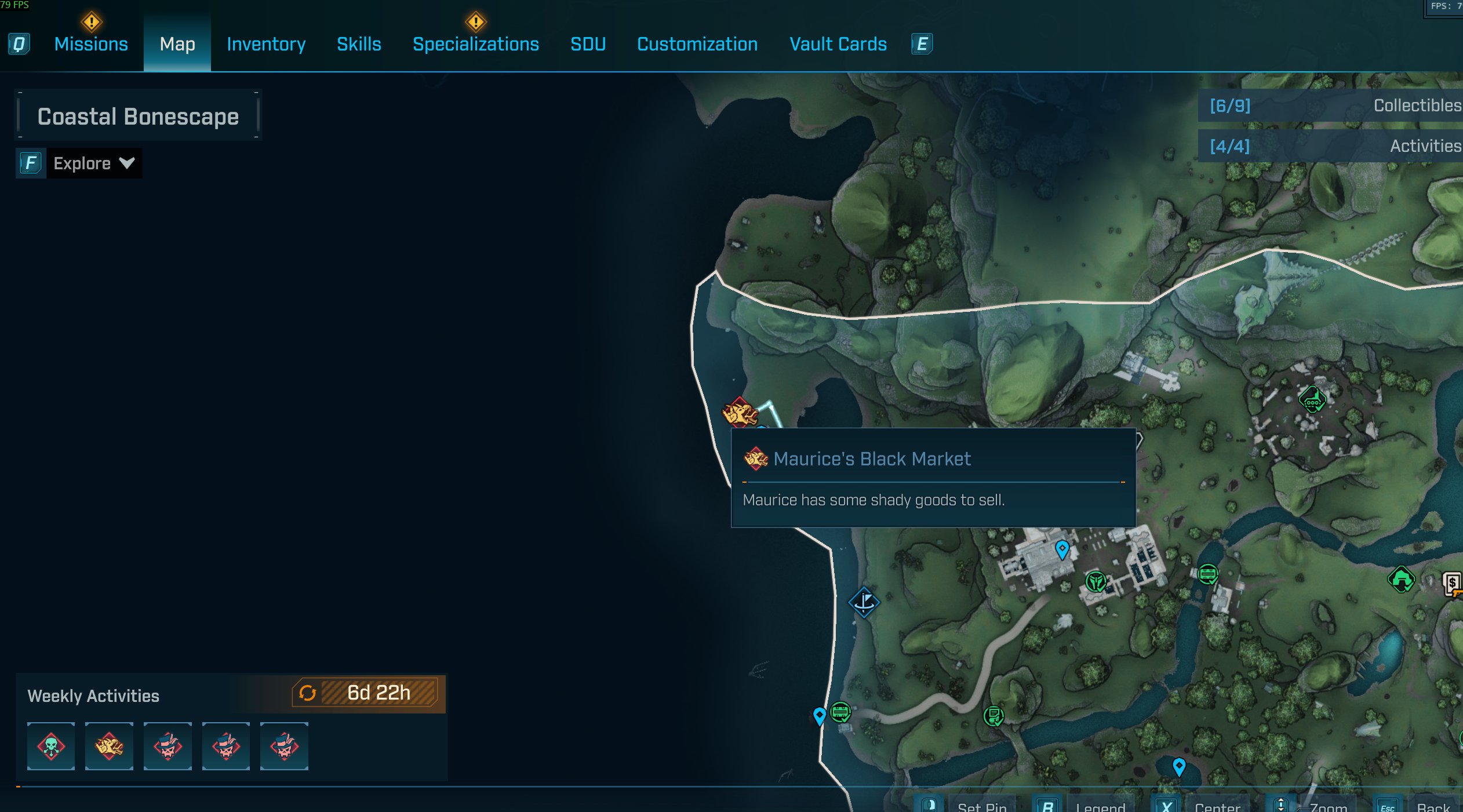Choose the skull weekly activity icon
The height and width of the screenshot is (812, 1463).
click(51, 746)
